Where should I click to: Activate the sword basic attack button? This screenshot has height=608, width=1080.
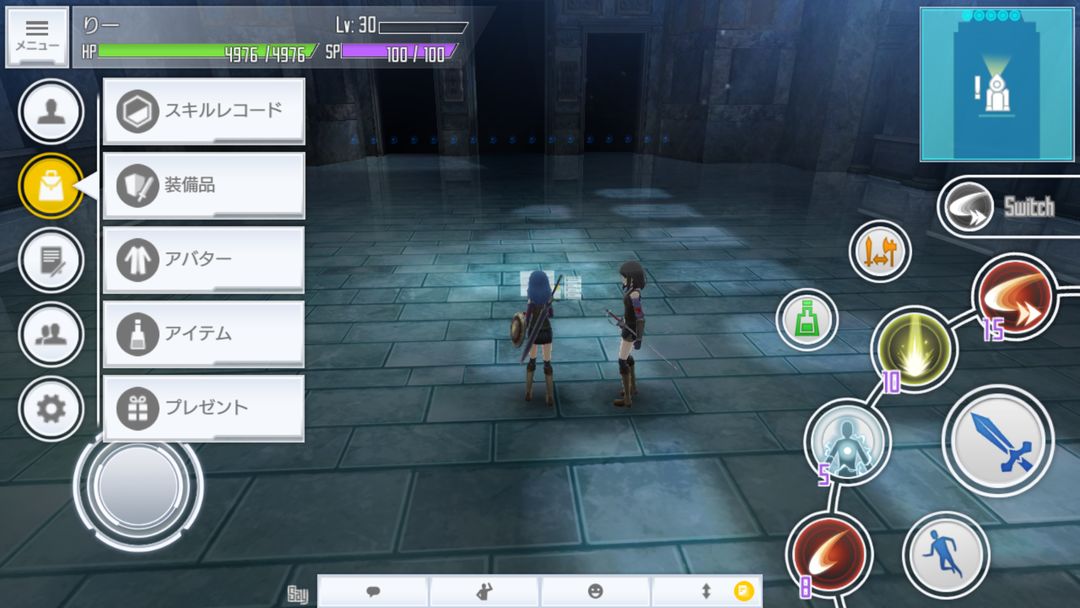[x=997, y=438]
